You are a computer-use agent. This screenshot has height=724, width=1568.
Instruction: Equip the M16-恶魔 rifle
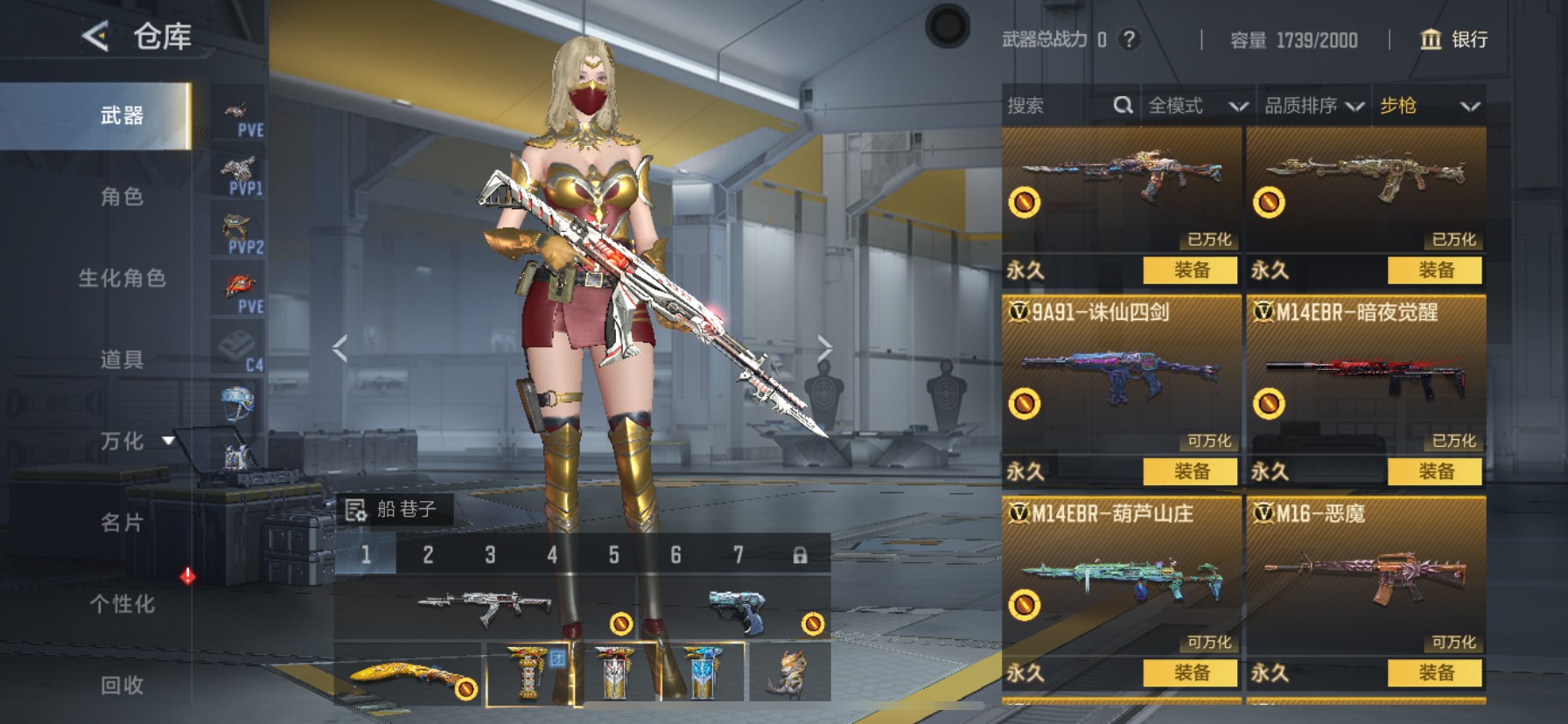pos(1435,672)
